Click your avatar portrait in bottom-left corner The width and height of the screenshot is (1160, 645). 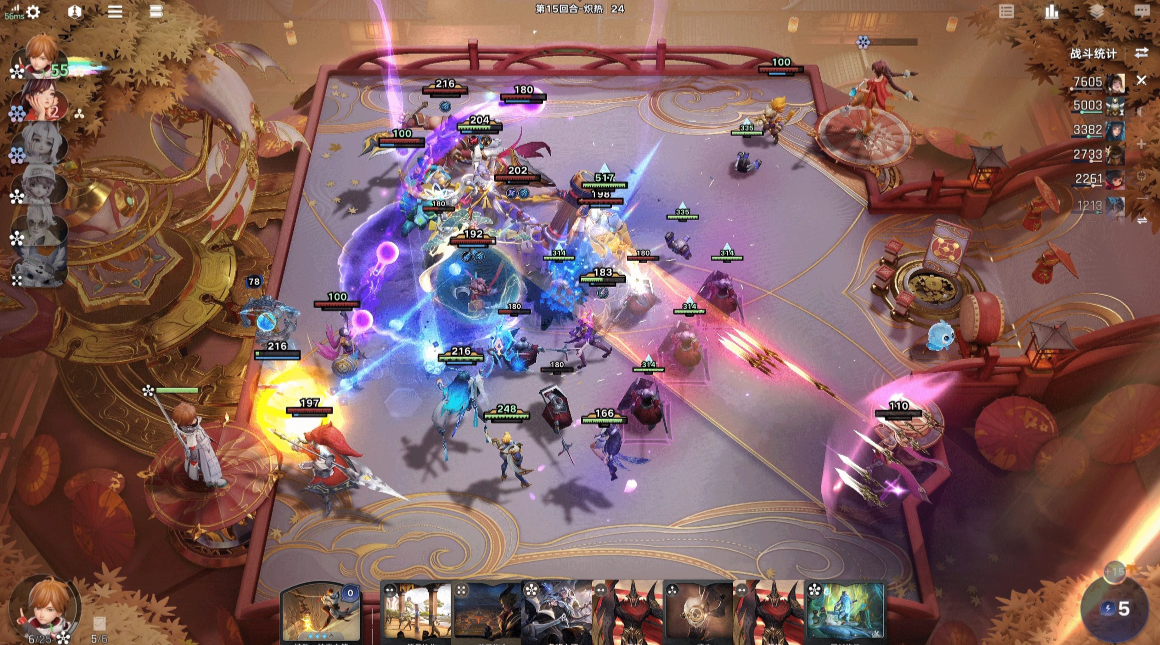(43, 607)
